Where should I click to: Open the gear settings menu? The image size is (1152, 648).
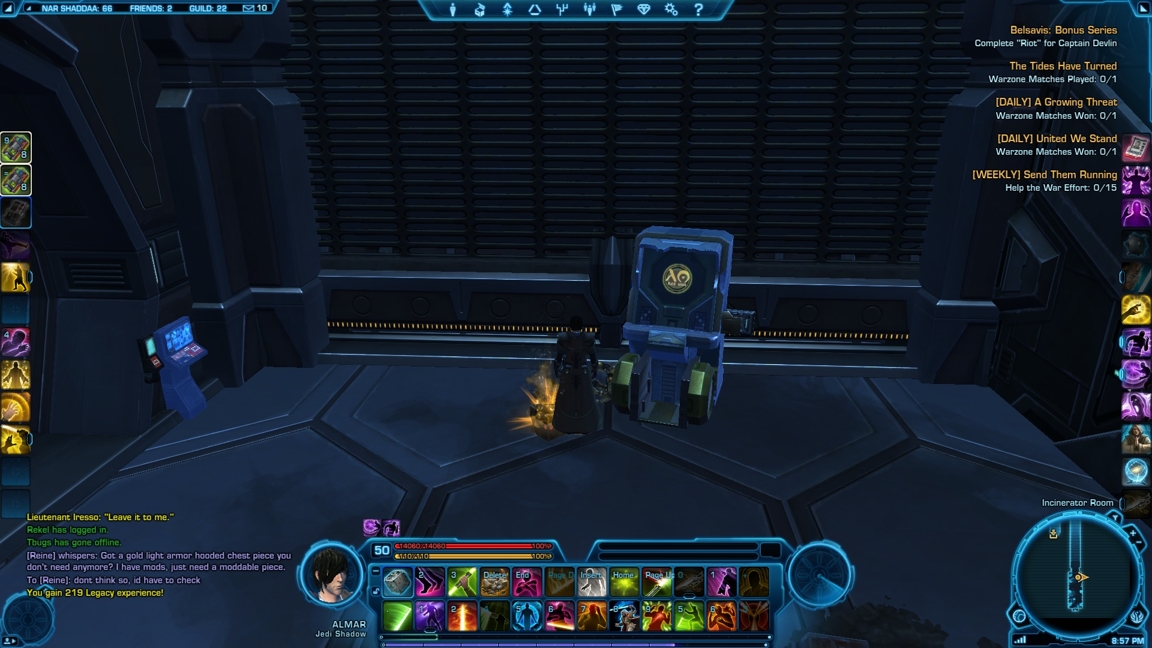point(671,10)
